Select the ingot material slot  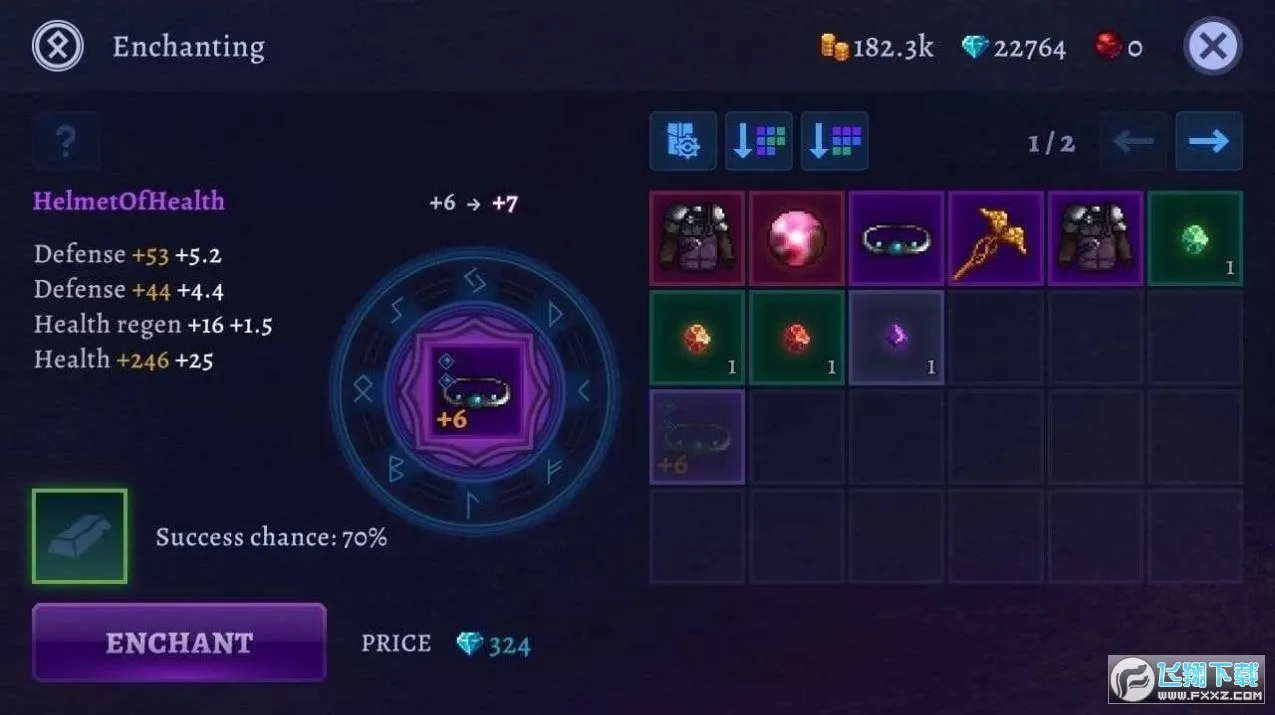point(80,536)
